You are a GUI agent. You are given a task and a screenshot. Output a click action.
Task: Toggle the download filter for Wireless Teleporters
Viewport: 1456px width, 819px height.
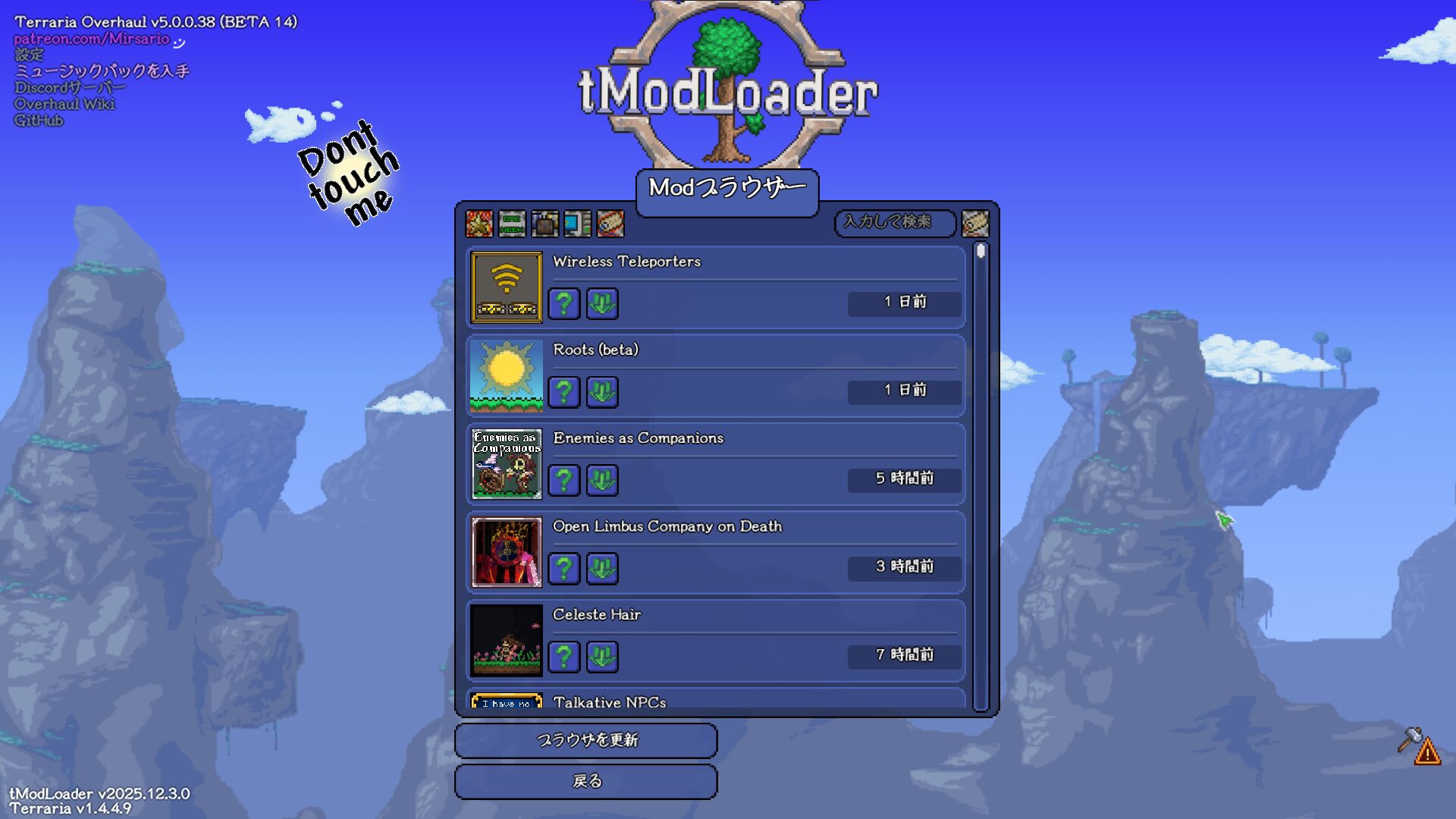[x=601, y=304]
